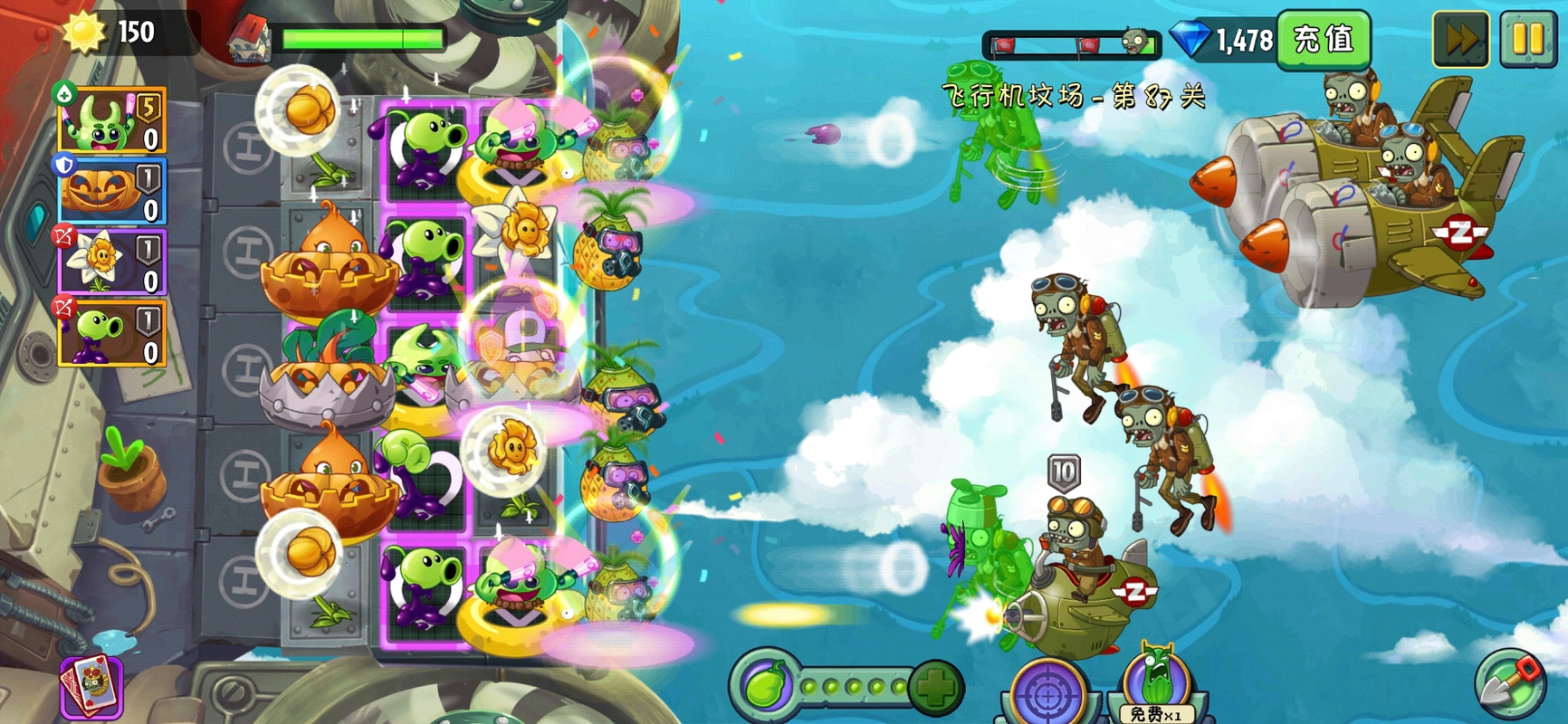Pause the game
This screenshot has height=724, width=1568.
click(1528, 39)
